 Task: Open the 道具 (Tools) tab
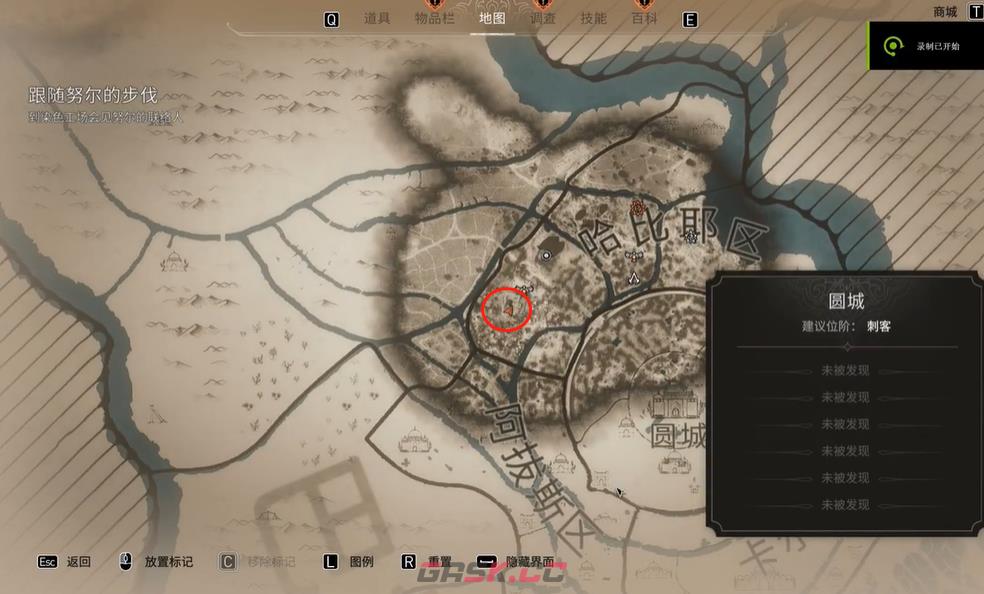click(376, 18)
